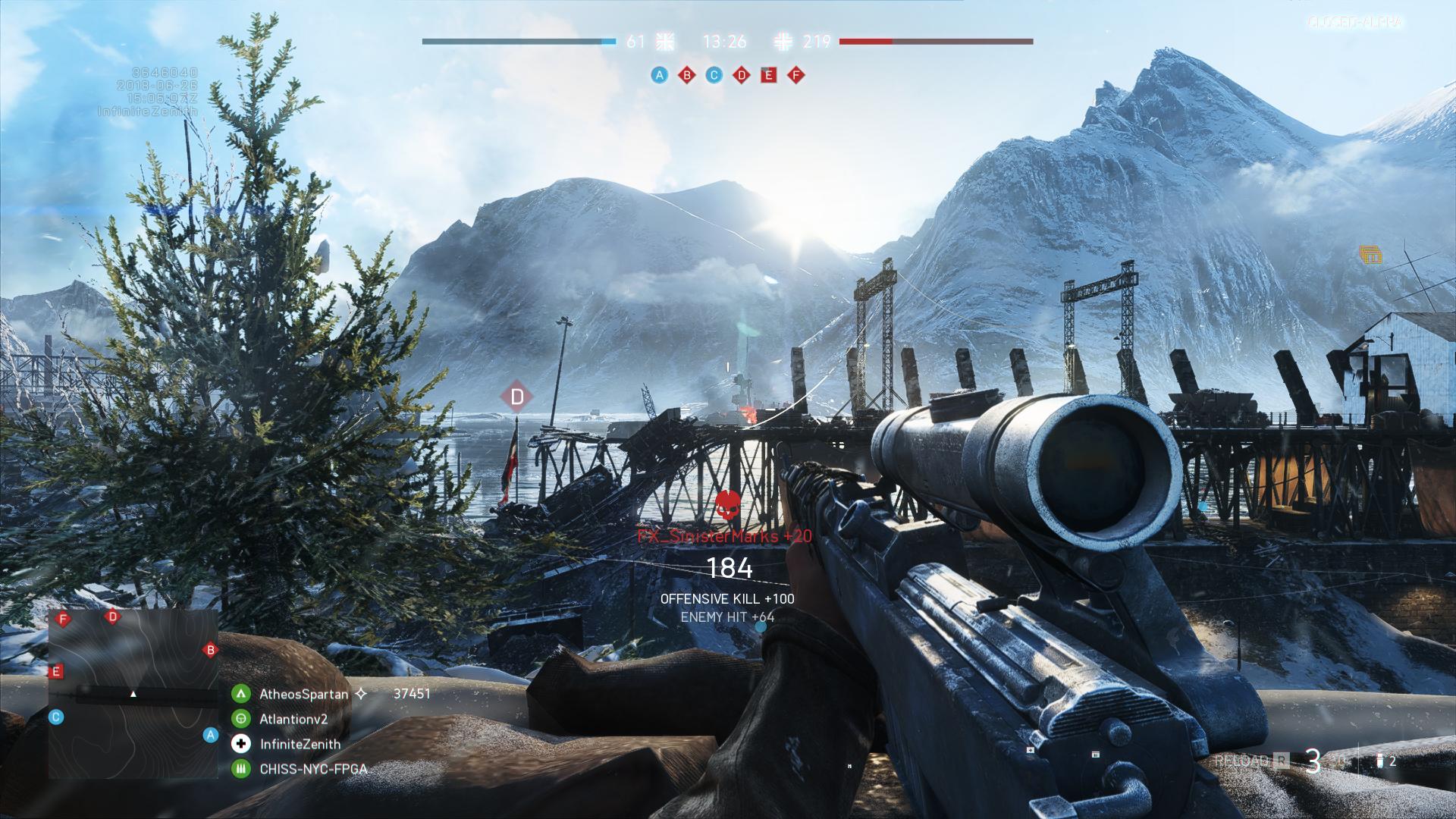Click the A marker on the minimap
Image resolution: width=1456 pixels, height=819 pixels.
click(211, 735)
